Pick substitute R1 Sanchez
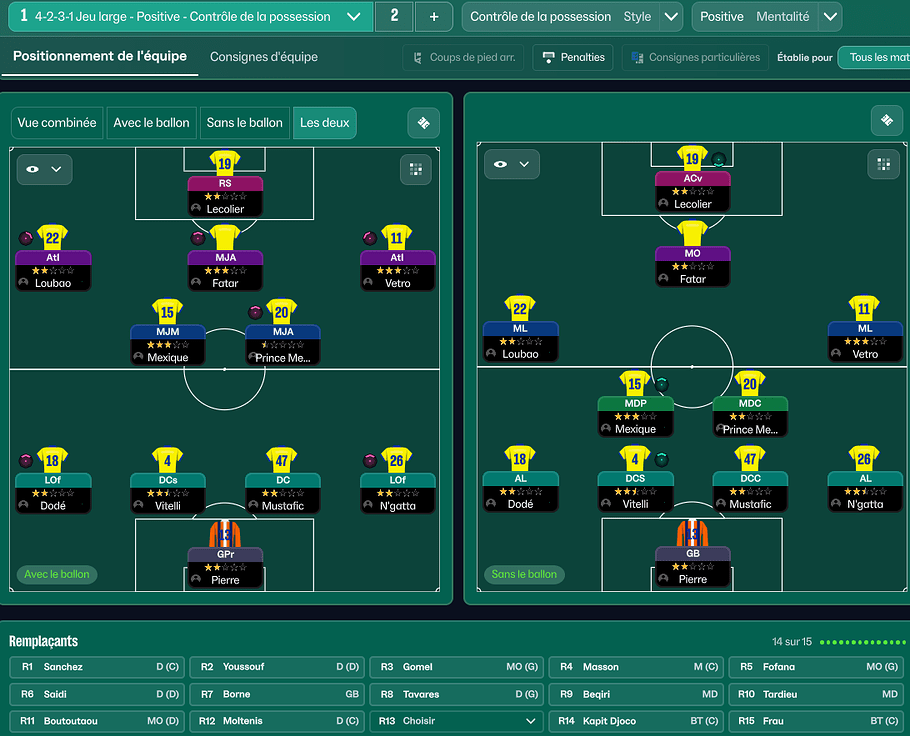This screenshot has width=910, height=736. coord(98,667)
